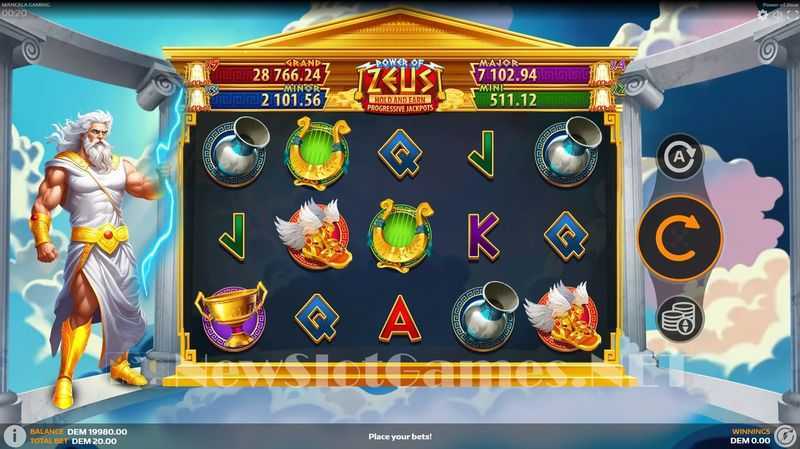The image size is (800, 449).
Task: Spin the reels with the orange button
Action: (x=679, y=237)
